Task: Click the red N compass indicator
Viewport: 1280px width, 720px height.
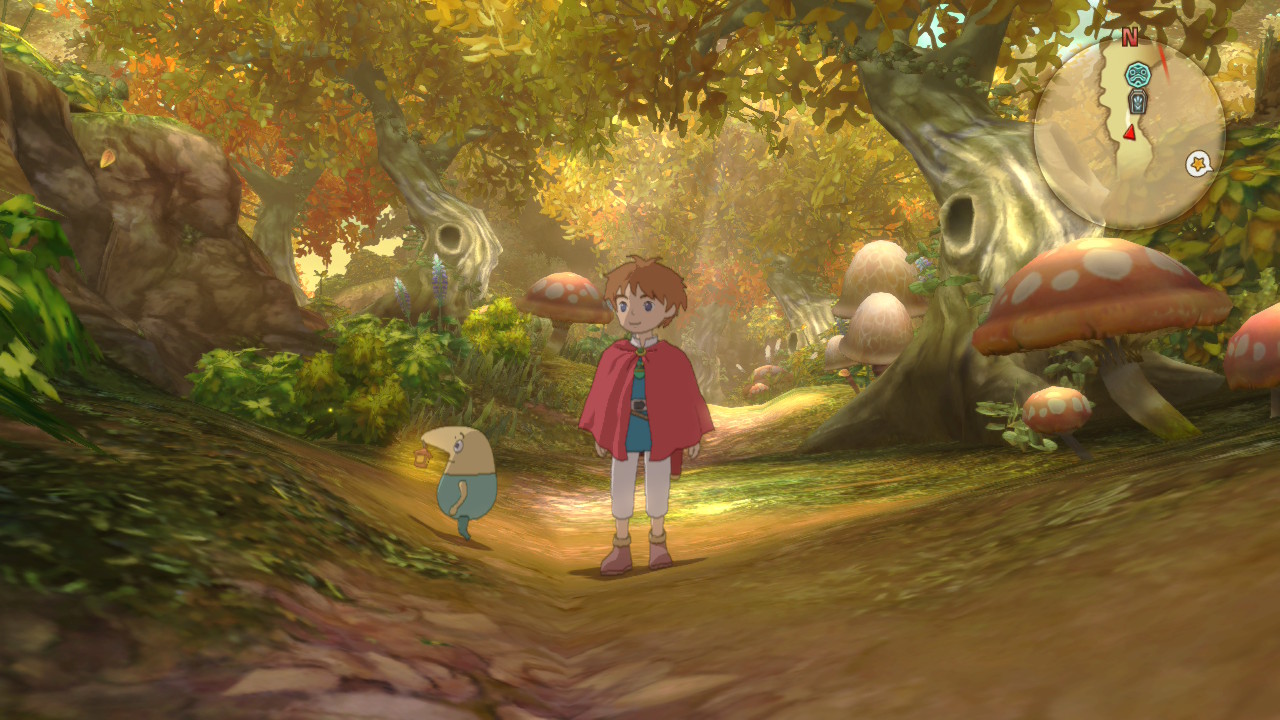Action: [x=1130, y=38]
